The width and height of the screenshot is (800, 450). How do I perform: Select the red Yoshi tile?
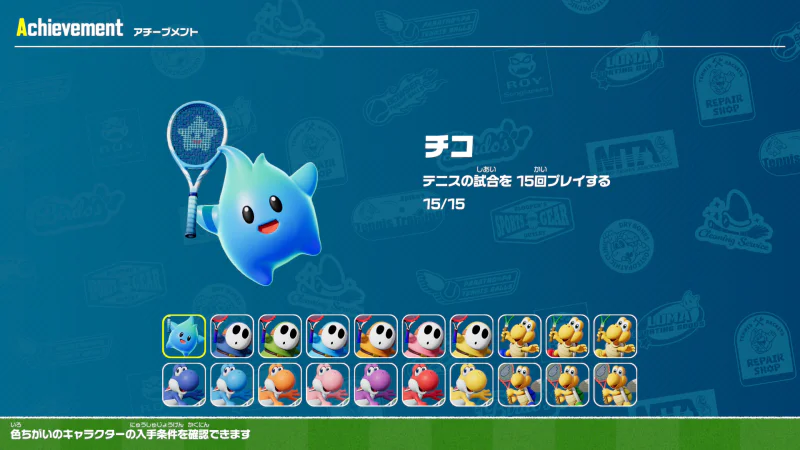click(x=424, y=384)
